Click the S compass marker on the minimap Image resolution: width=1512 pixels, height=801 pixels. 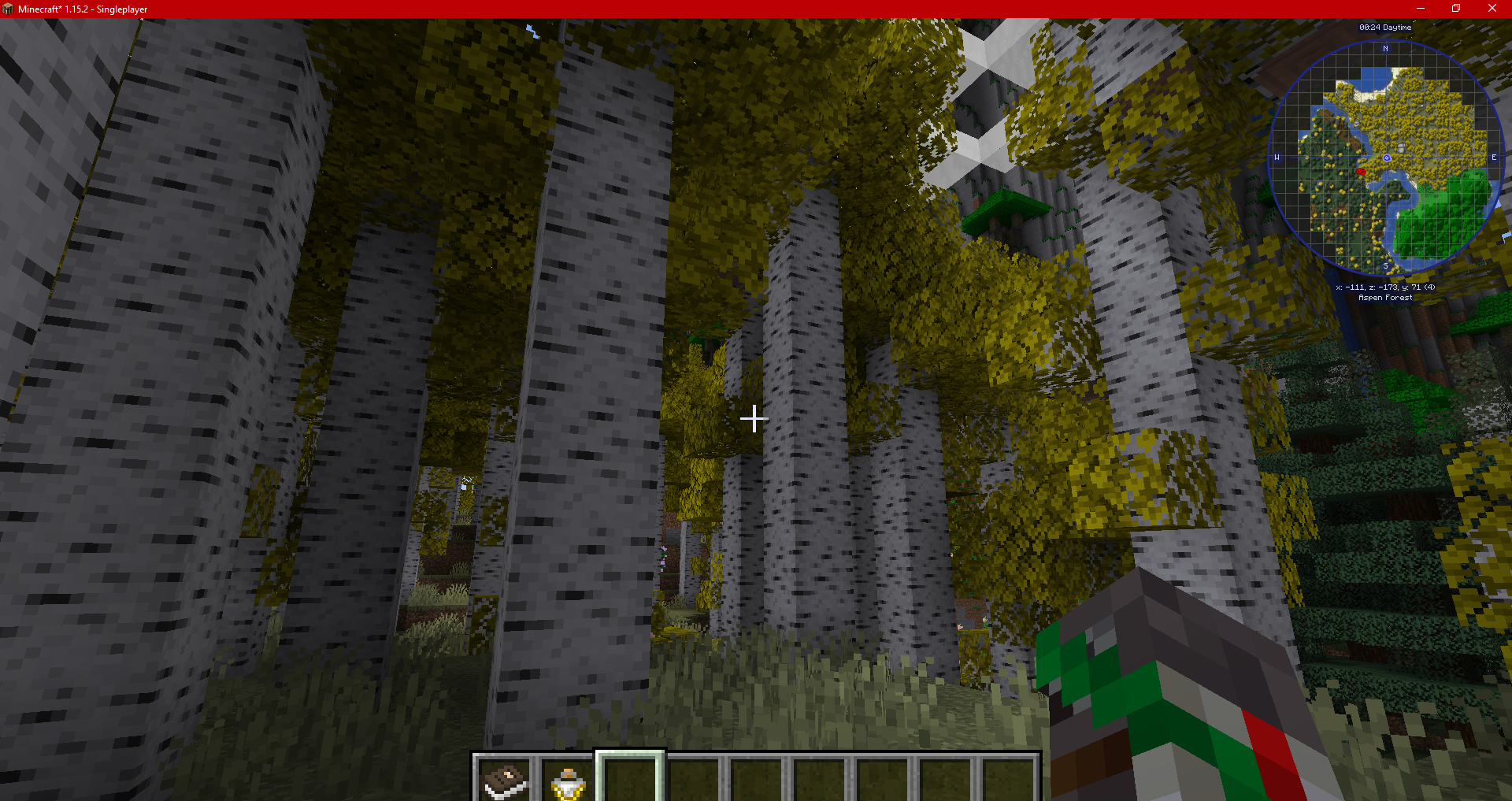(1386, 265)
